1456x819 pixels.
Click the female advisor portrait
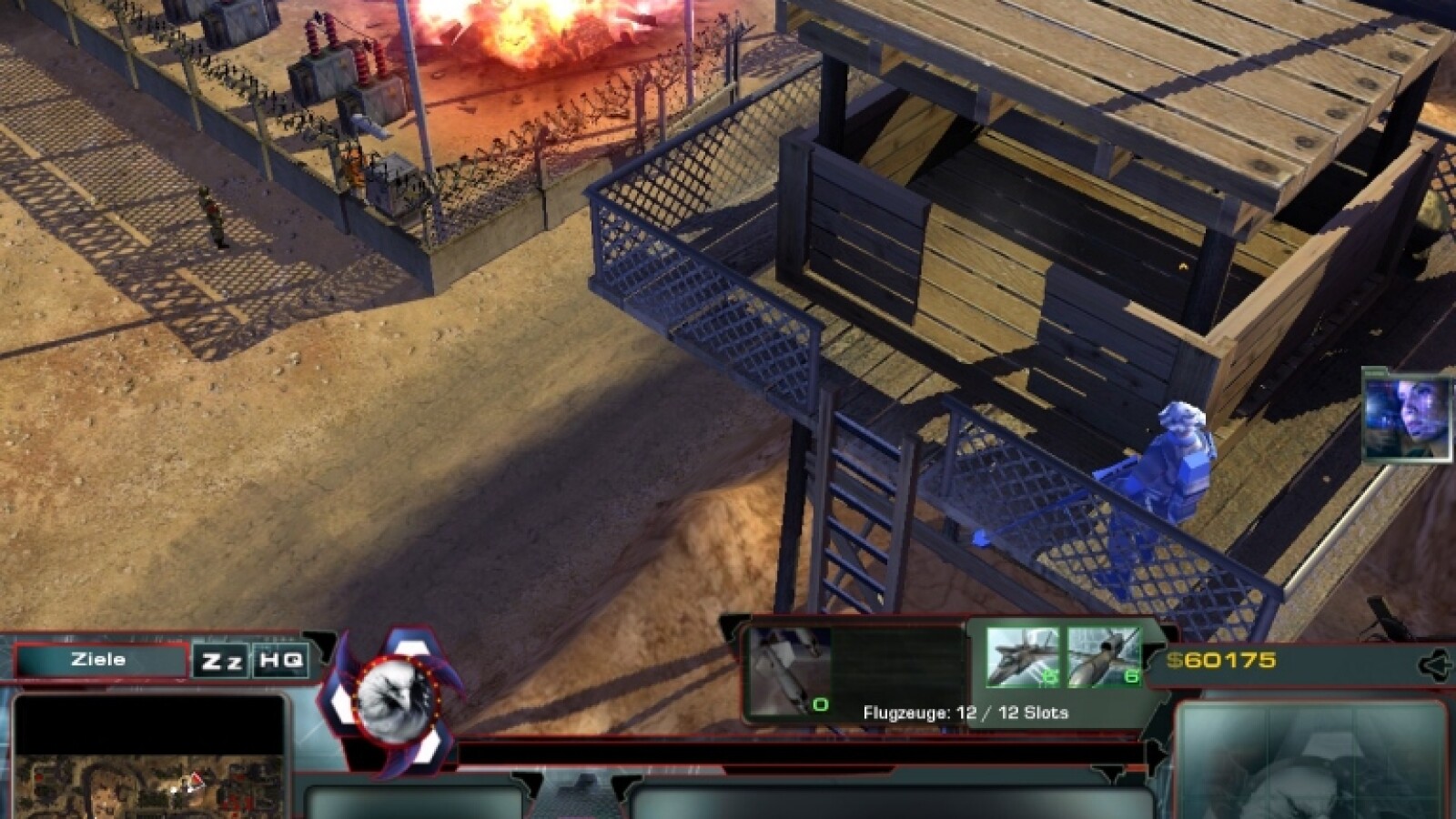(1407, 417)
